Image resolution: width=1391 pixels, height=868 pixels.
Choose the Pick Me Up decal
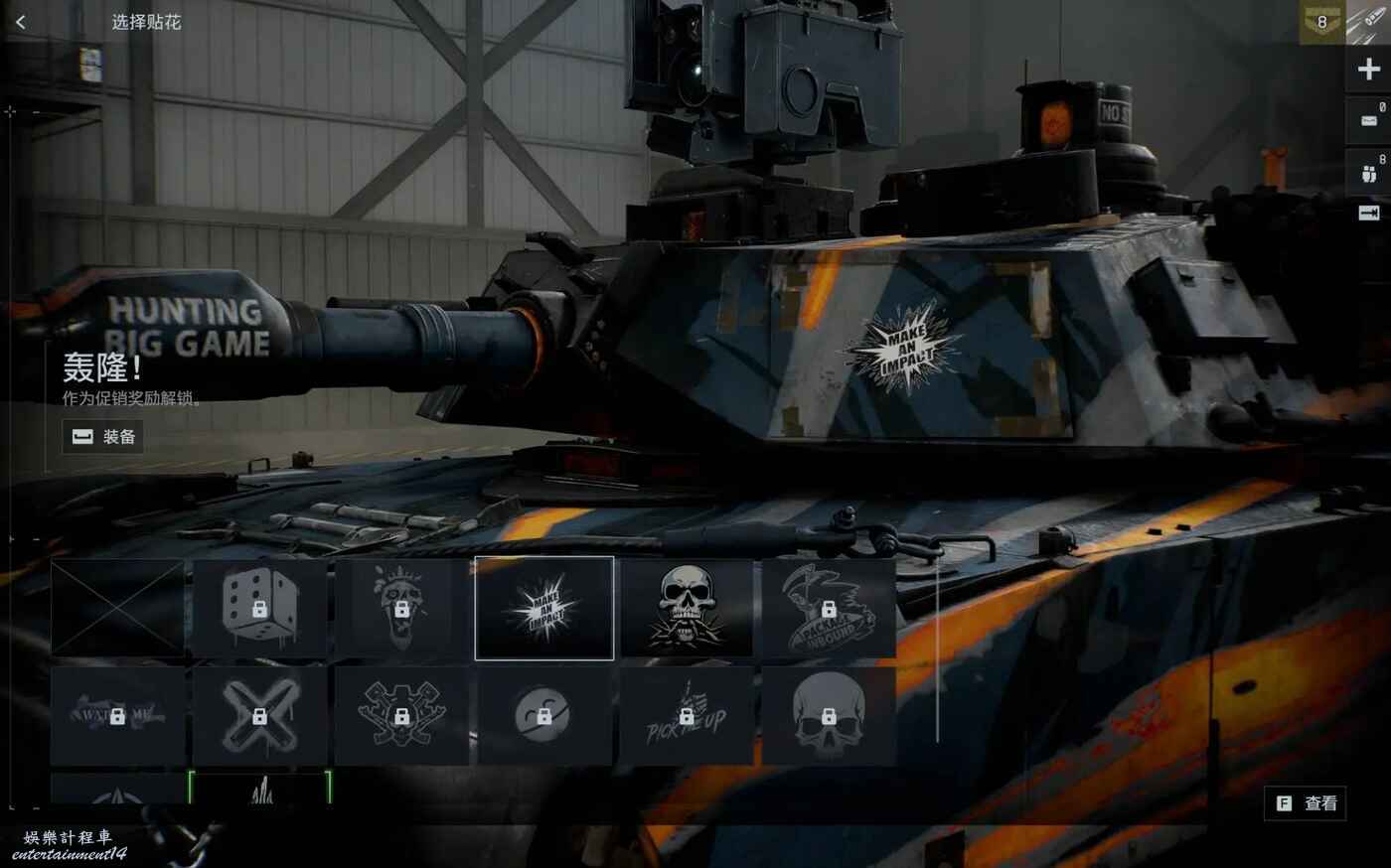click(x=687, y=715)
